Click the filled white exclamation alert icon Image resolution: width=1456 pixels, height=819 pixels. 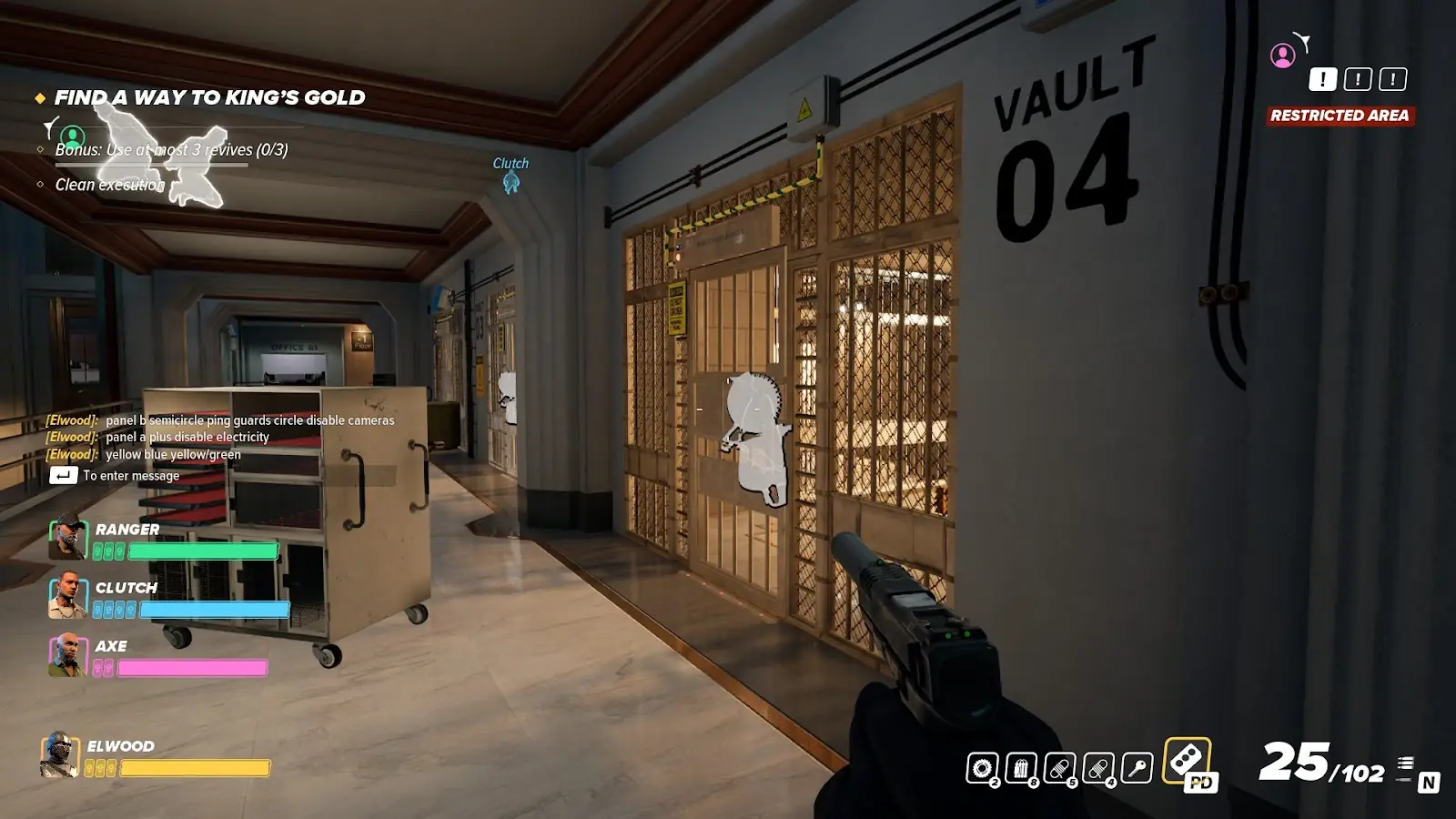(x=1322, y=79)
